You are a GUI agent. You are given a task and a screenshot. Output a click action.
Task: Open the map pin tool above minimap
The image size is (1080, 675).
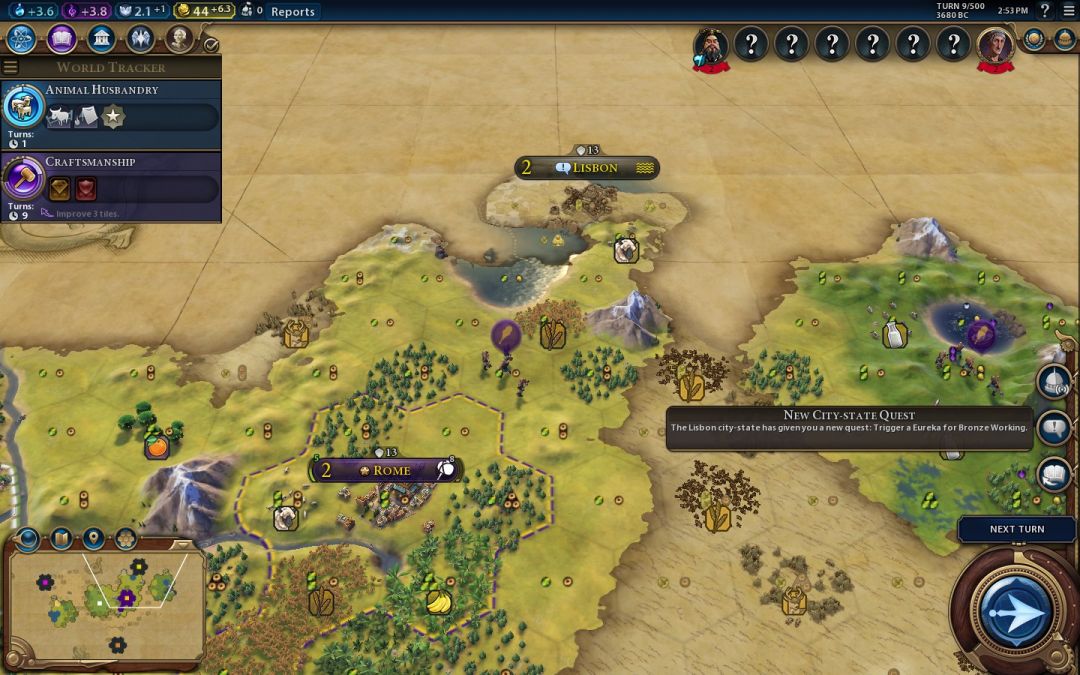pos(93,539)
